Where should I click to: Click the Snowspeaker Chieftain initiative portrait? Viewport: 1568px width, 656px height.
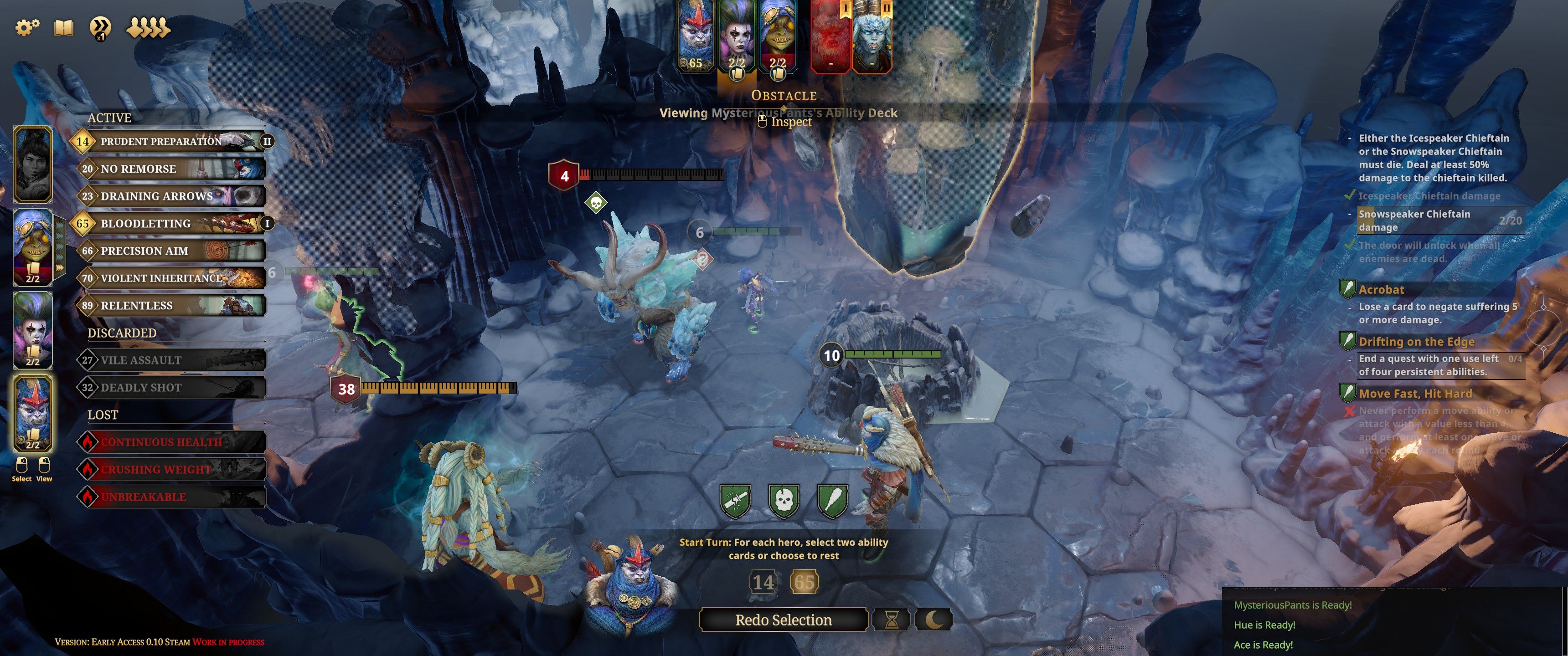click(x=872, y=36)
